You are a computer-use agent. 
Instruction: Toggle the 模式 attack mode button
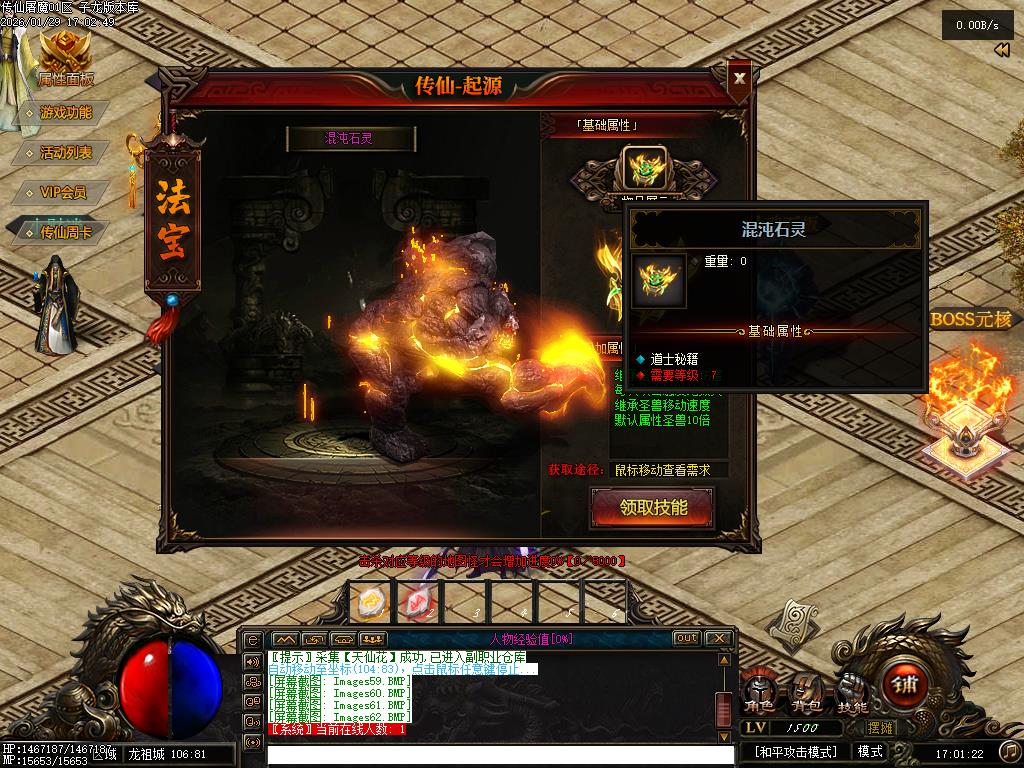tap(870, 751)
